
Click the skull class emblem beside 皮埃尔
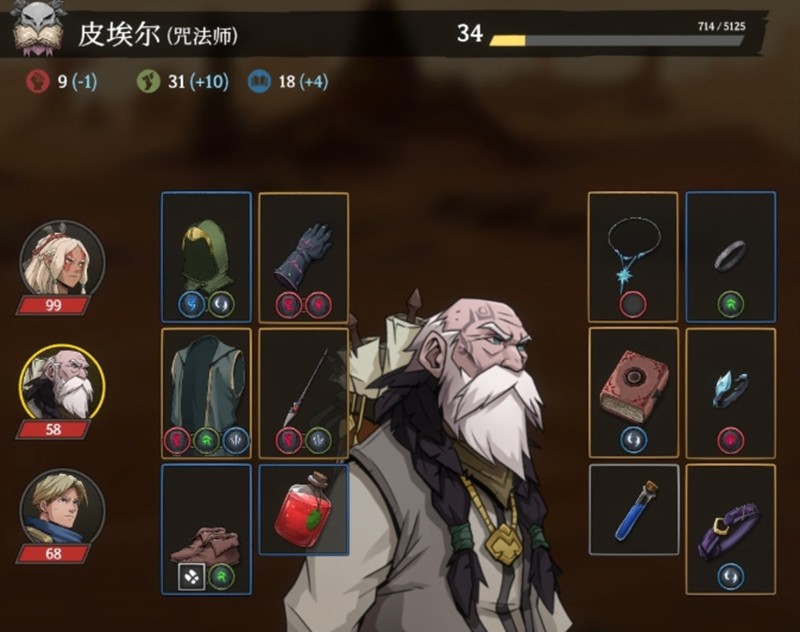(38, 30)
